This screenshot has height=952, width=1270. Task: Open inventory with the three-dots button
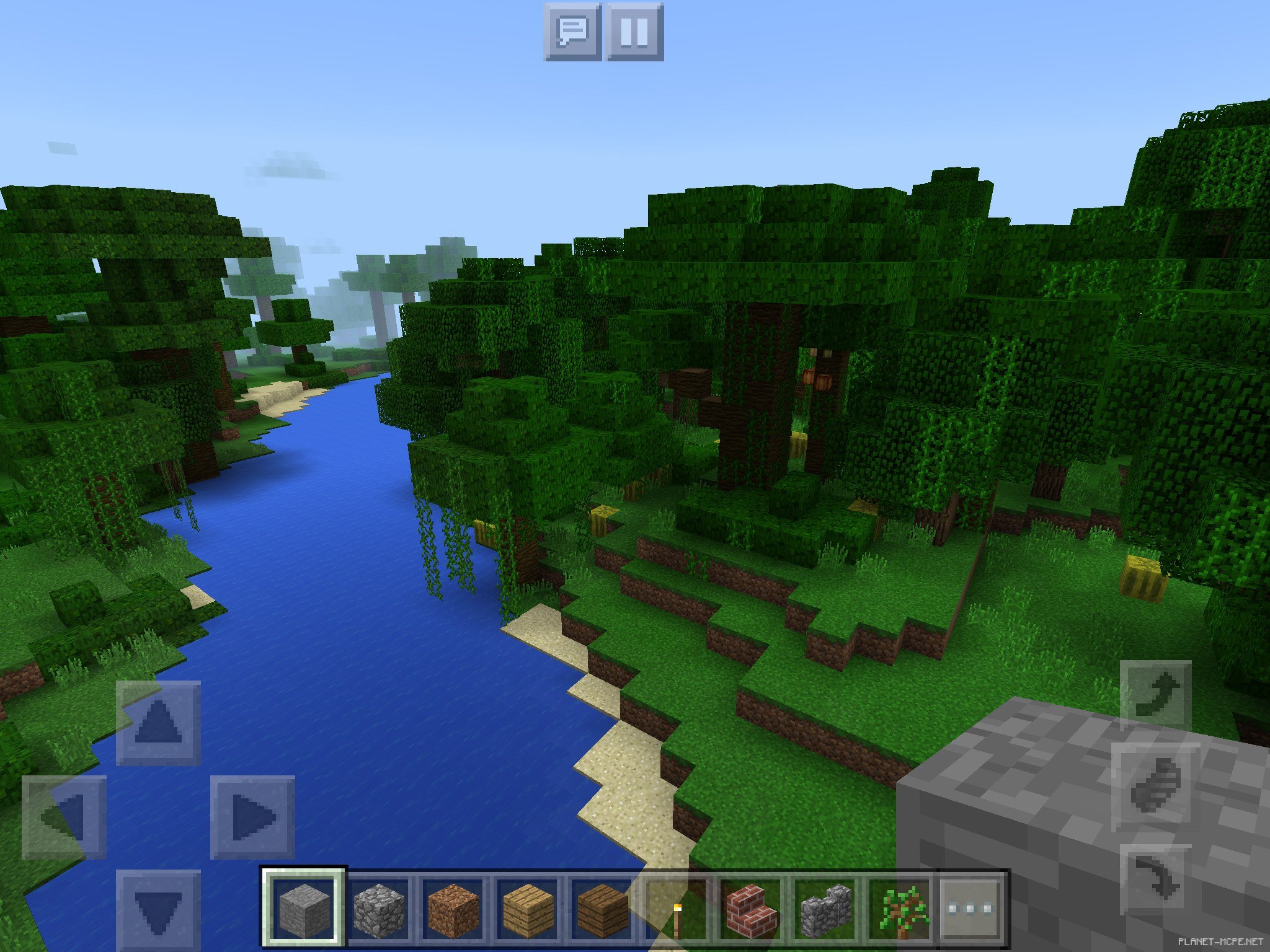pos(971,909)
